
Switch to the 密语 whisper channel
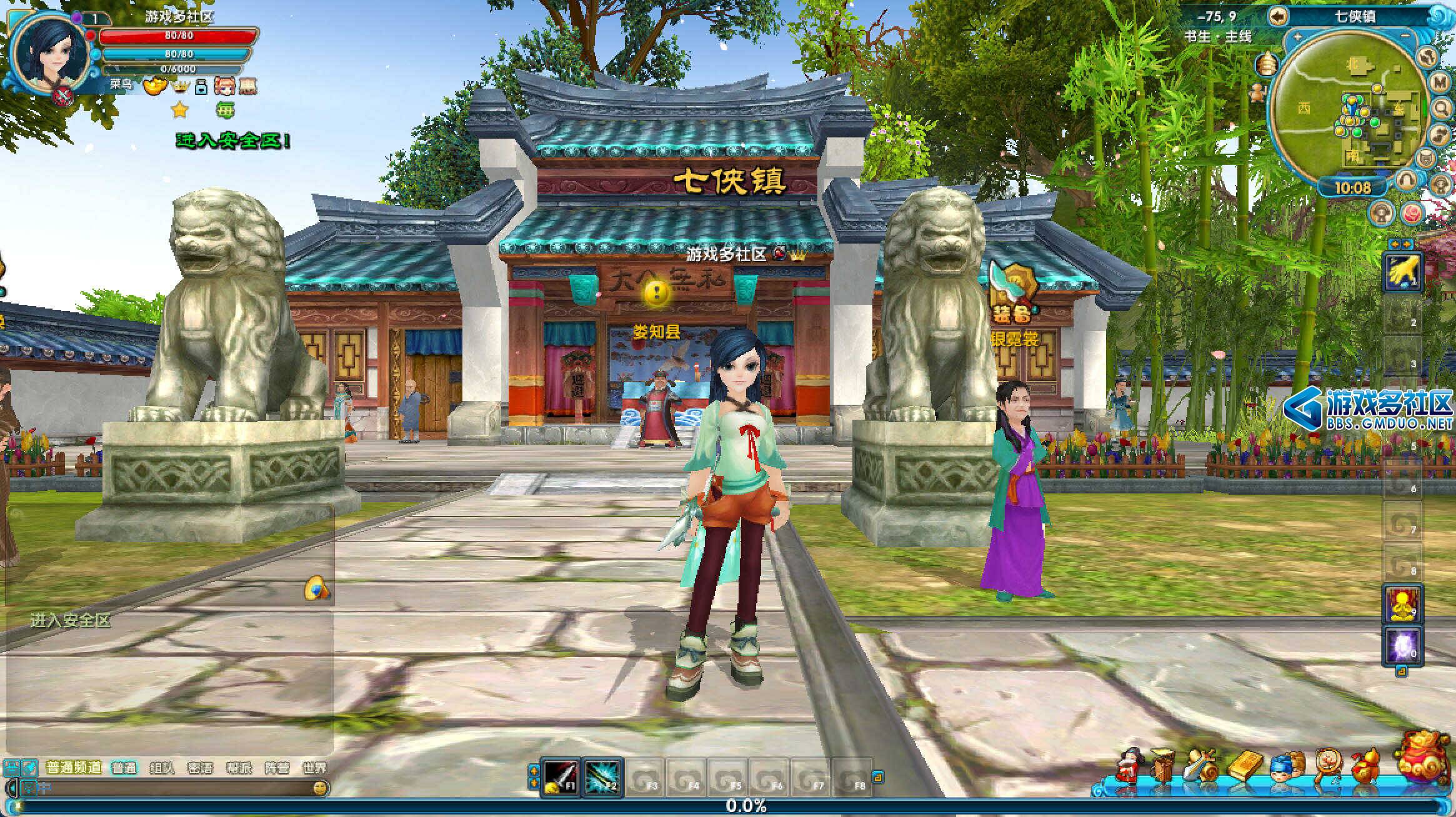[x=200, y=768]
